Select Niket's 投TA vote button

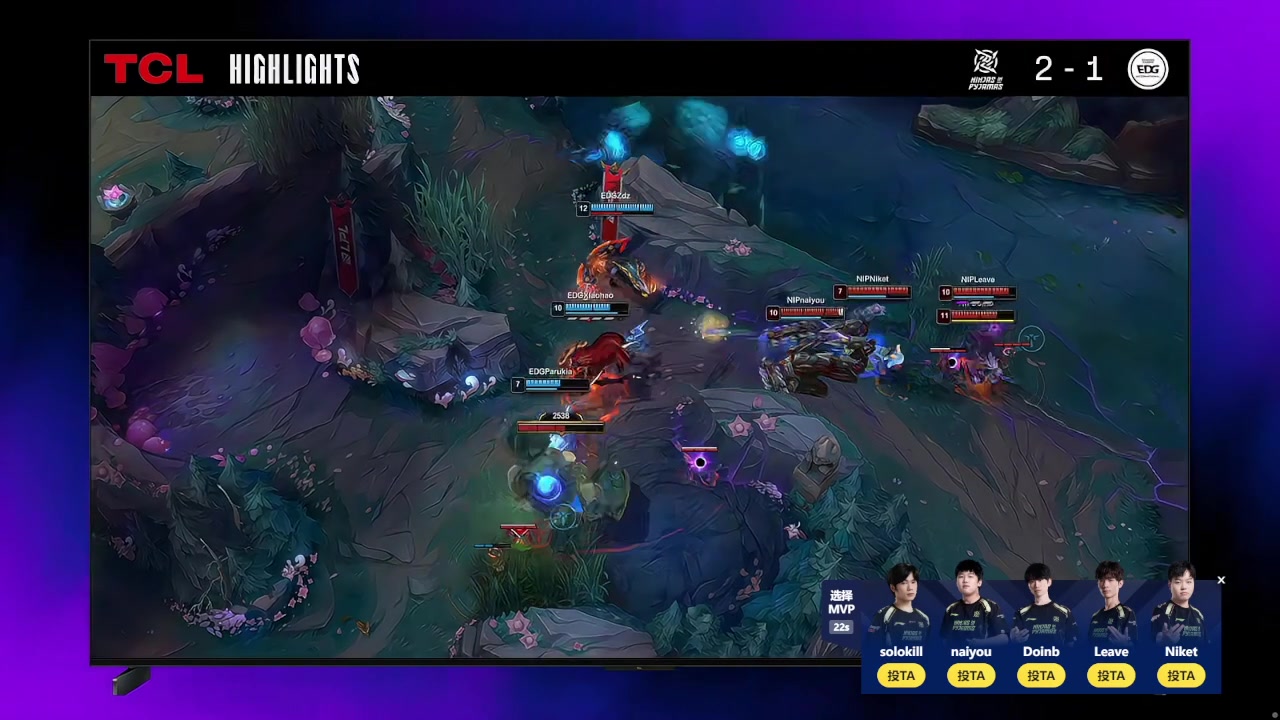pos(1181,676)
